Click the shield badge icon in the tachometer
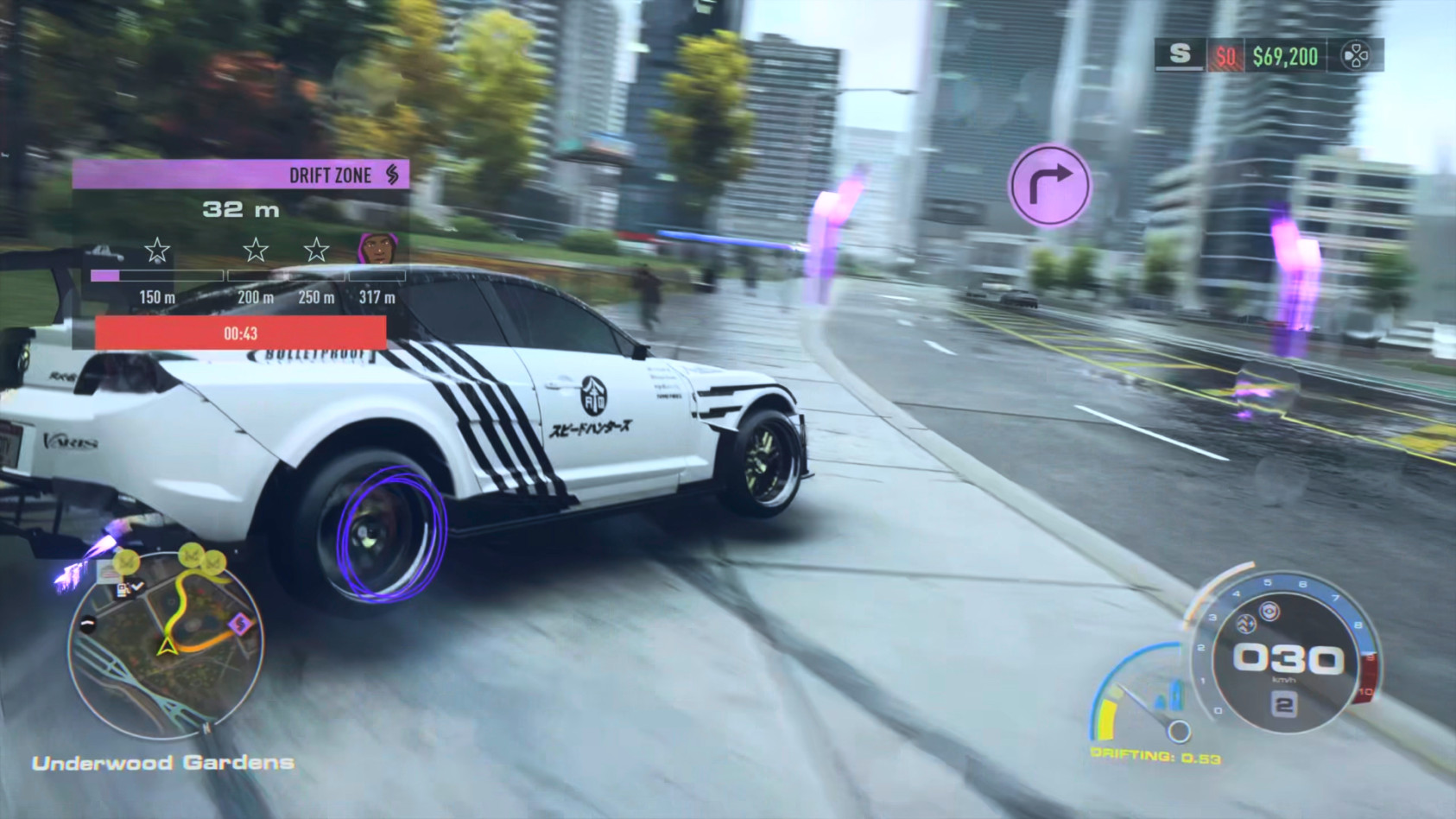This screenshot has width=1456, height=819. point(1269,611)
